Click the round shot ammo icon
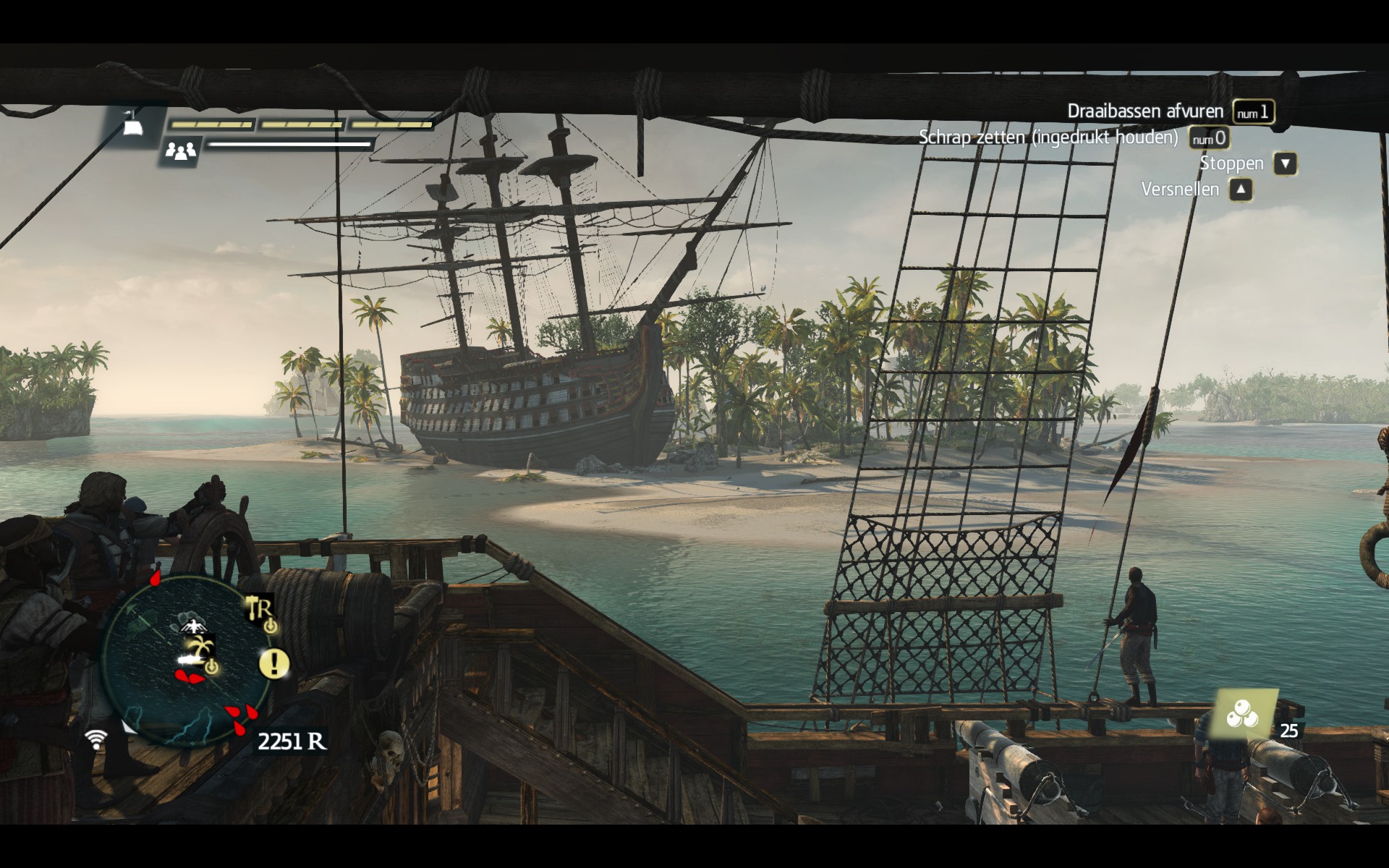 (1243, 715)
